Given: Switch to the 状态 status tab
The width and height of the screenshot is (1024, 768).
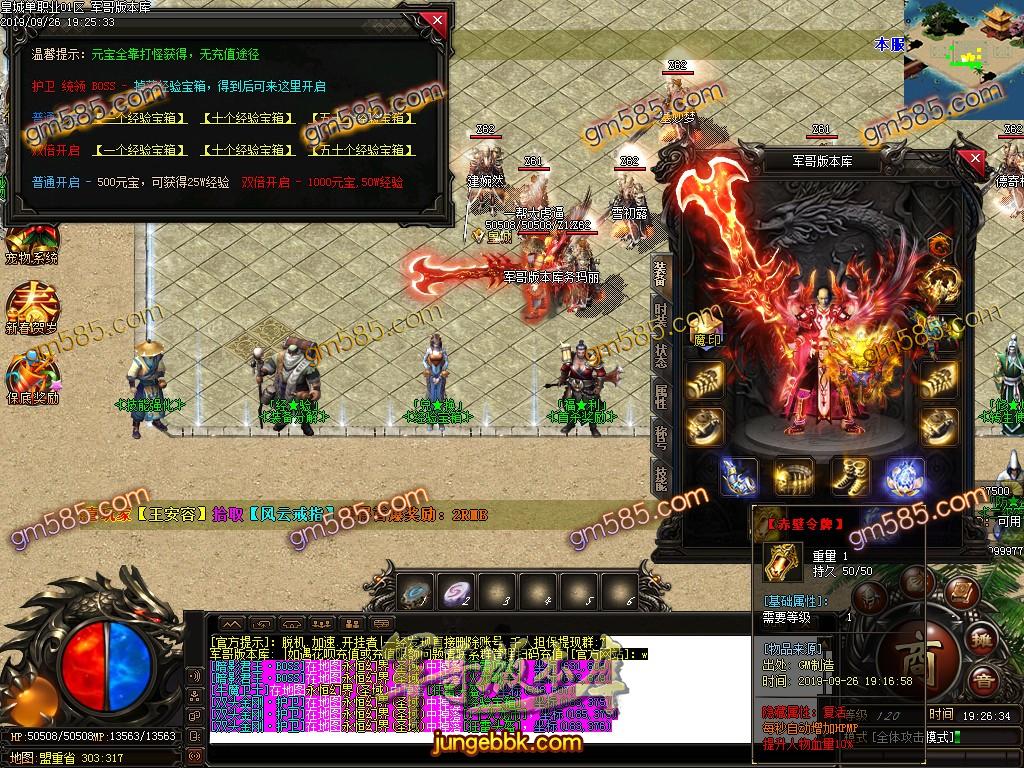Looking at the screenshot, I should (x=661, y=355).
